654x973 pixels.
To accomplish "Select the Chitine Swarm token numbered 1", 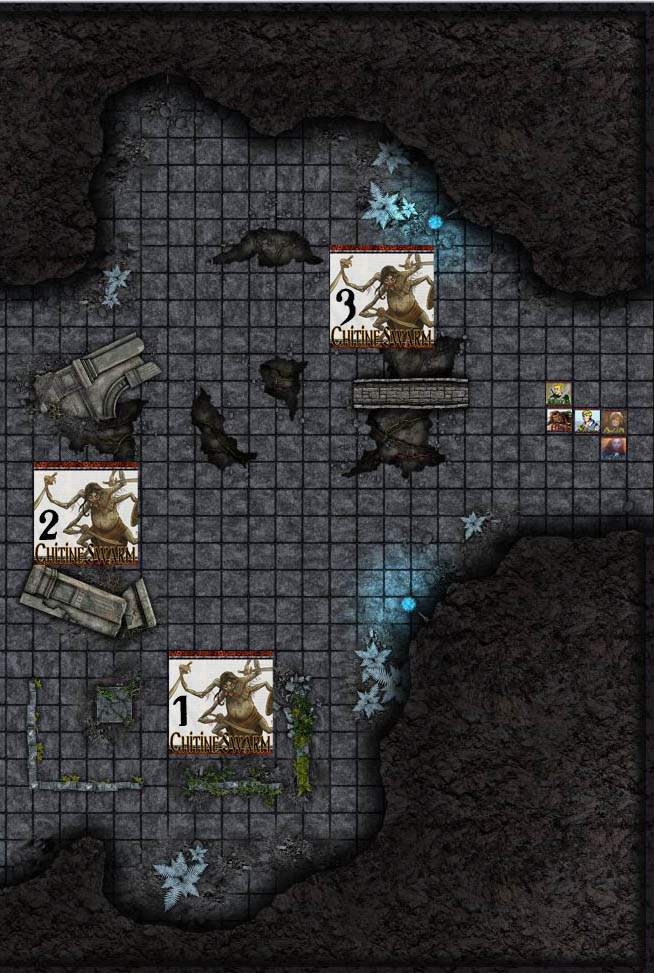I will point(221,702).
